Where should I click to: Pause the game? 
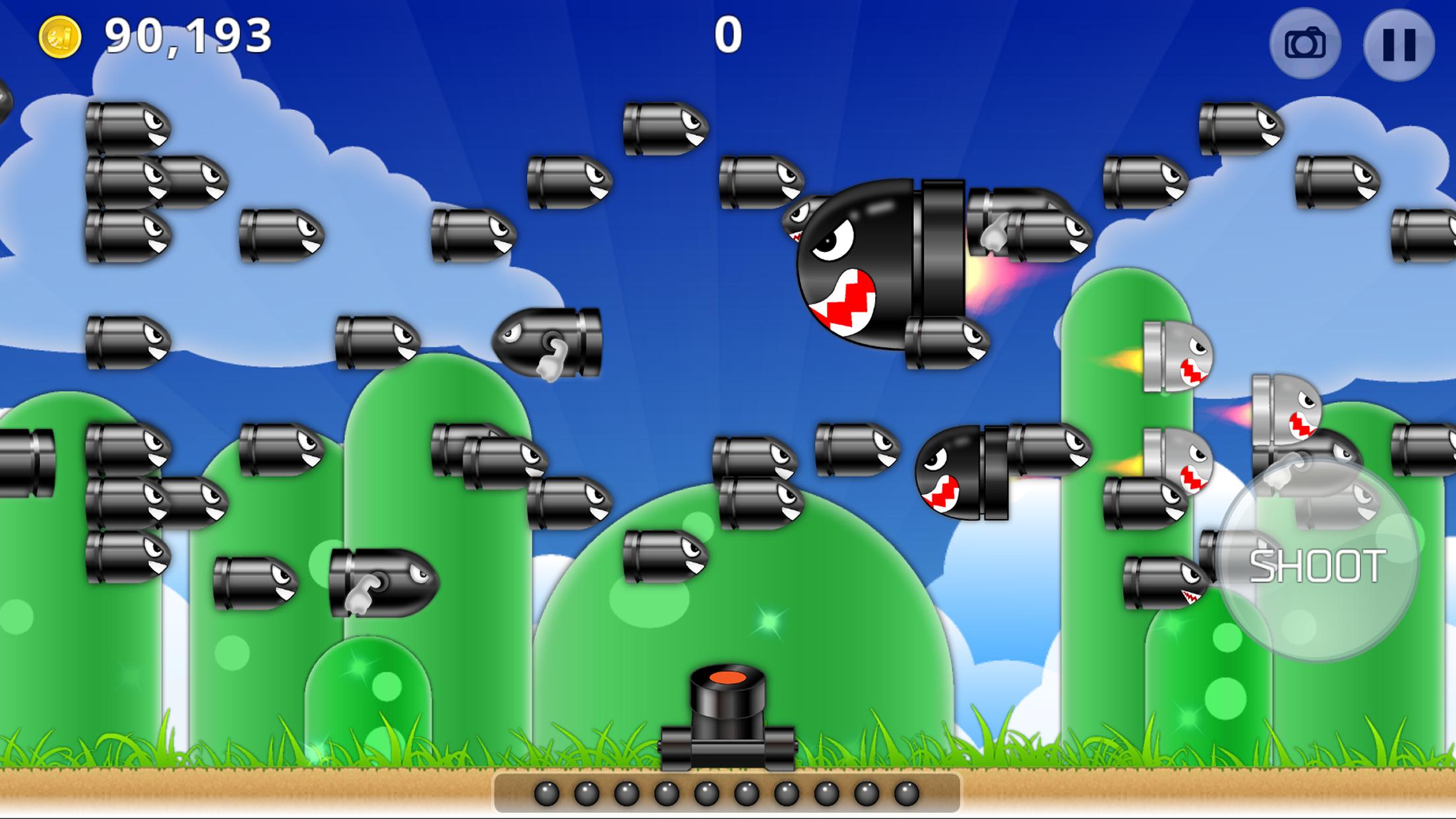(1399, 45)
